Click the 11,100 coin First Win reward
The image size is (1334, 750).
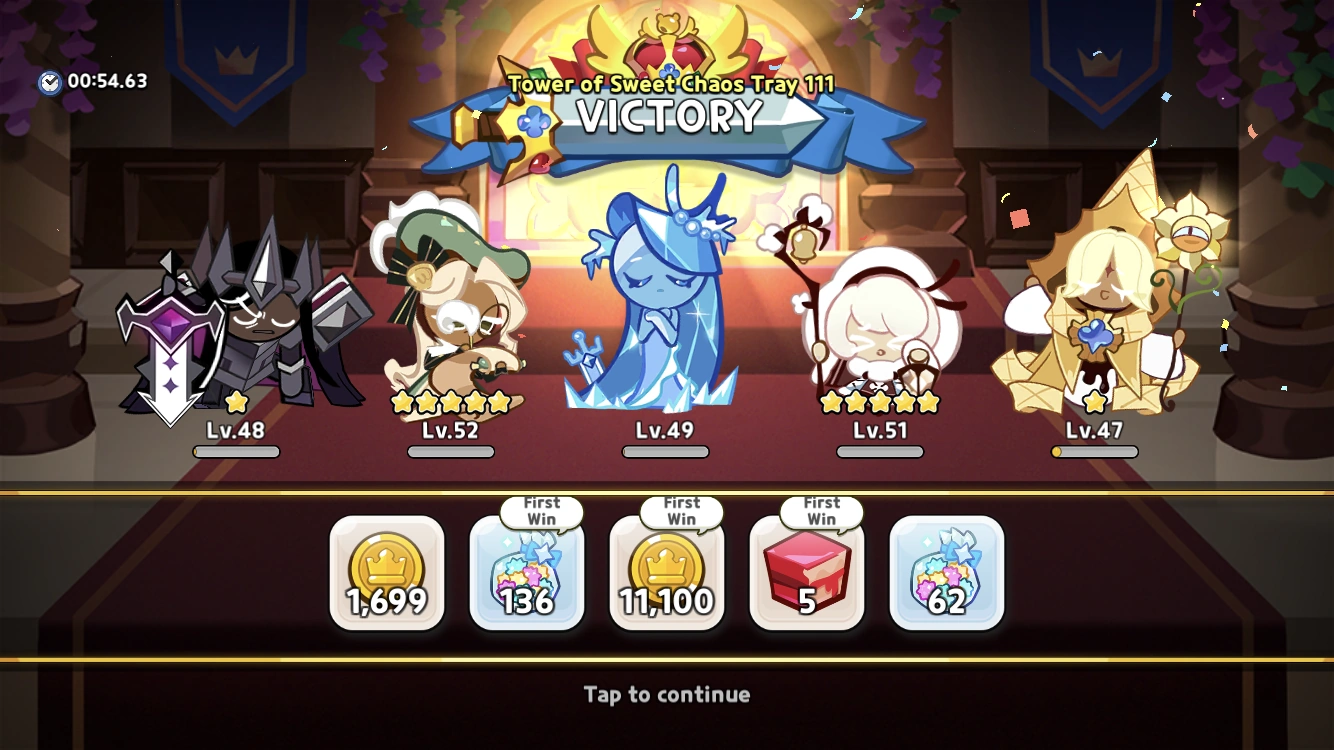[667, 572]
